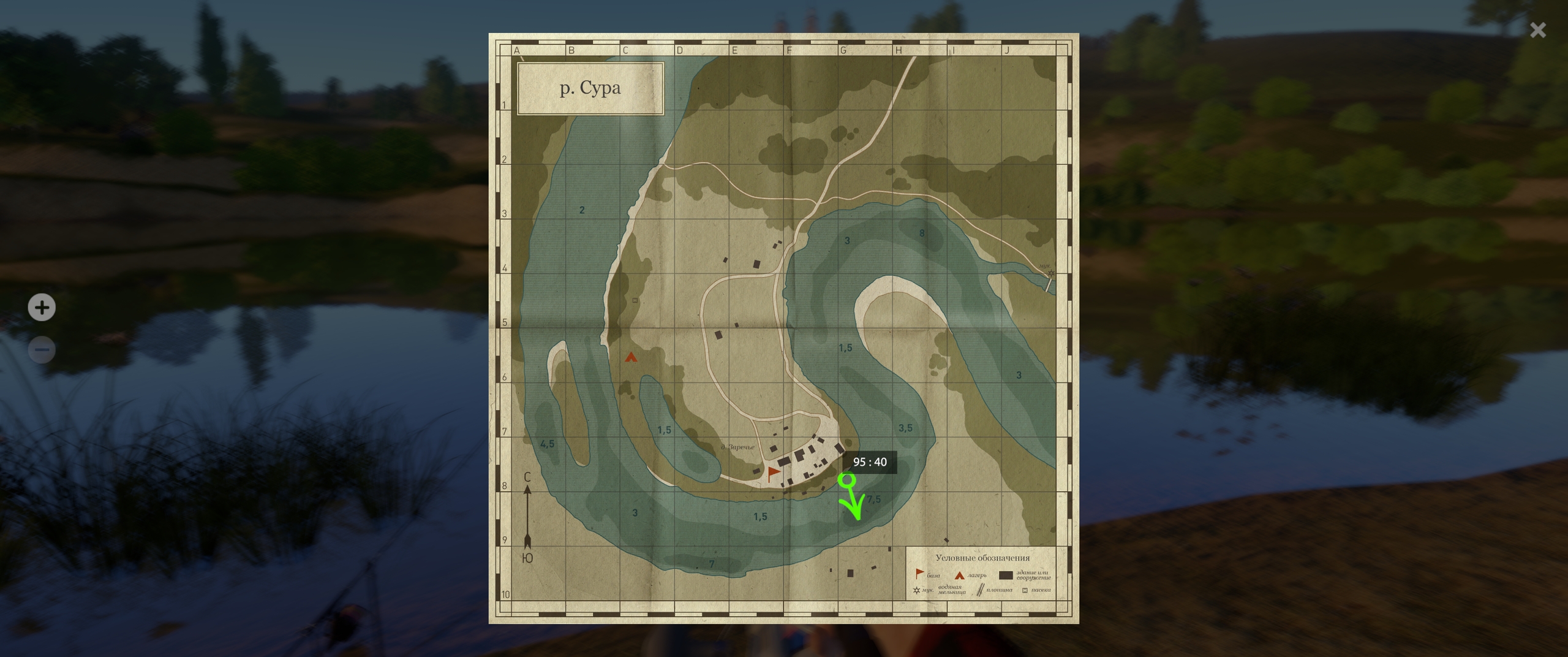The width and height of the screenshot is (1568, 657).
Task: Select the red camp tent marker
Action: [630, 357]
